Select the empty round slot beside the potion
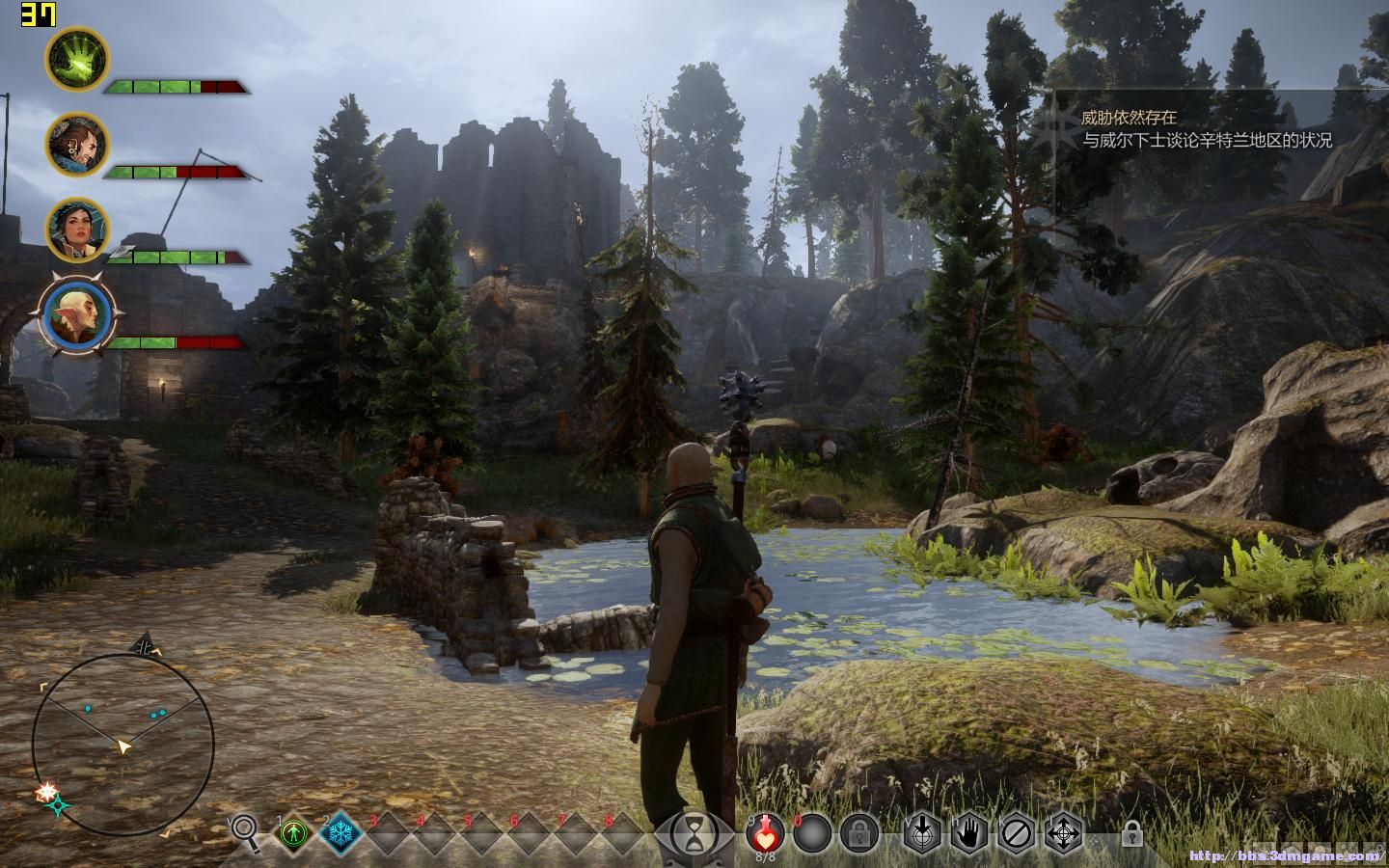 [812, 833]
